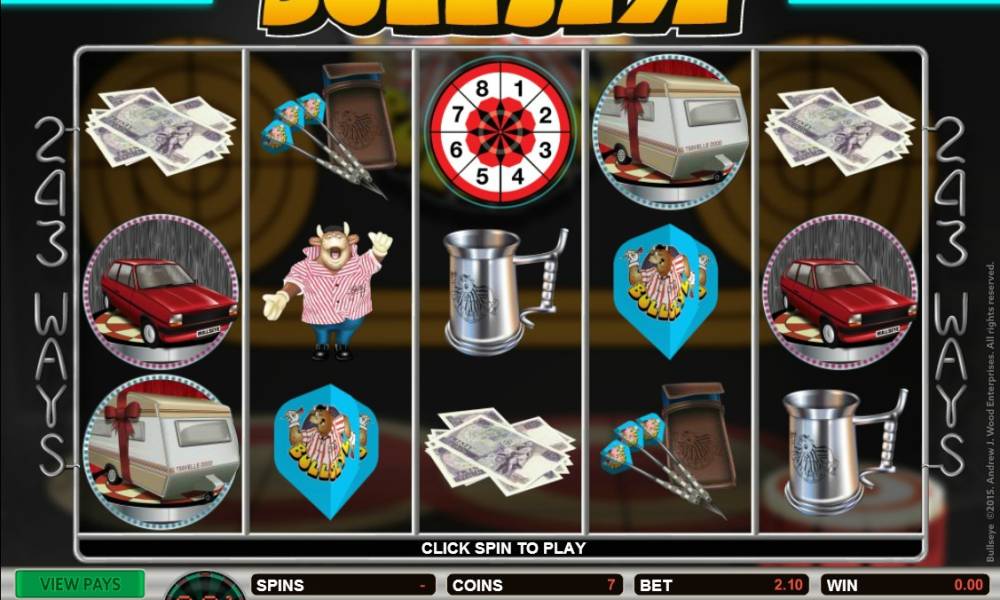Open the View Pays paytable
Viewport: 1000px width, 600px height.
pos(79,585)
